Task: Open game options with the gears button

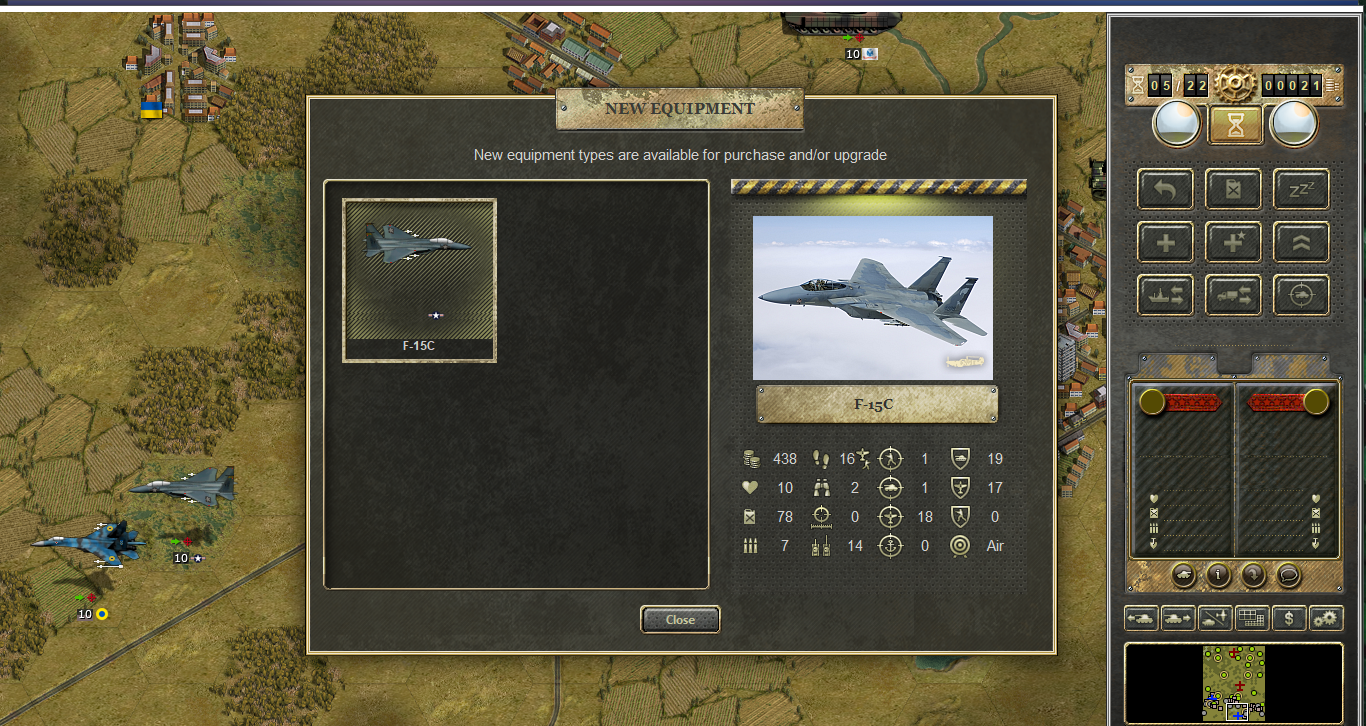Action: point(1326,618)
